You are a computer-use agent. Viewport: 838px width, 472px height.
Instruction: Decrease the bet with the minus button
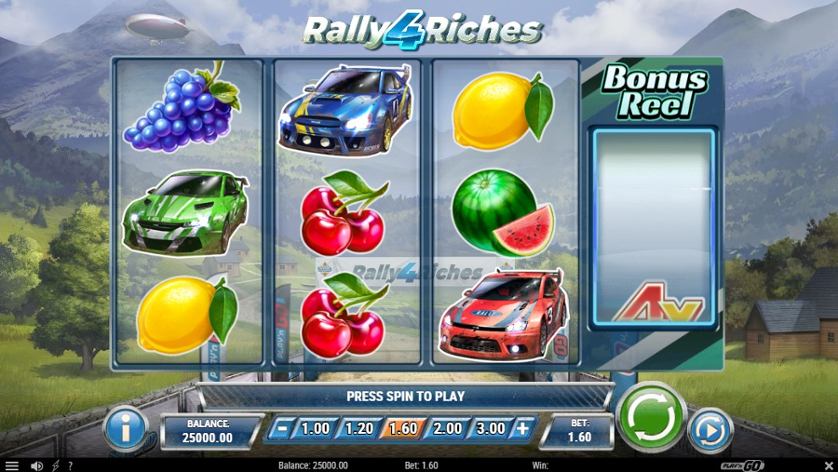283,429
